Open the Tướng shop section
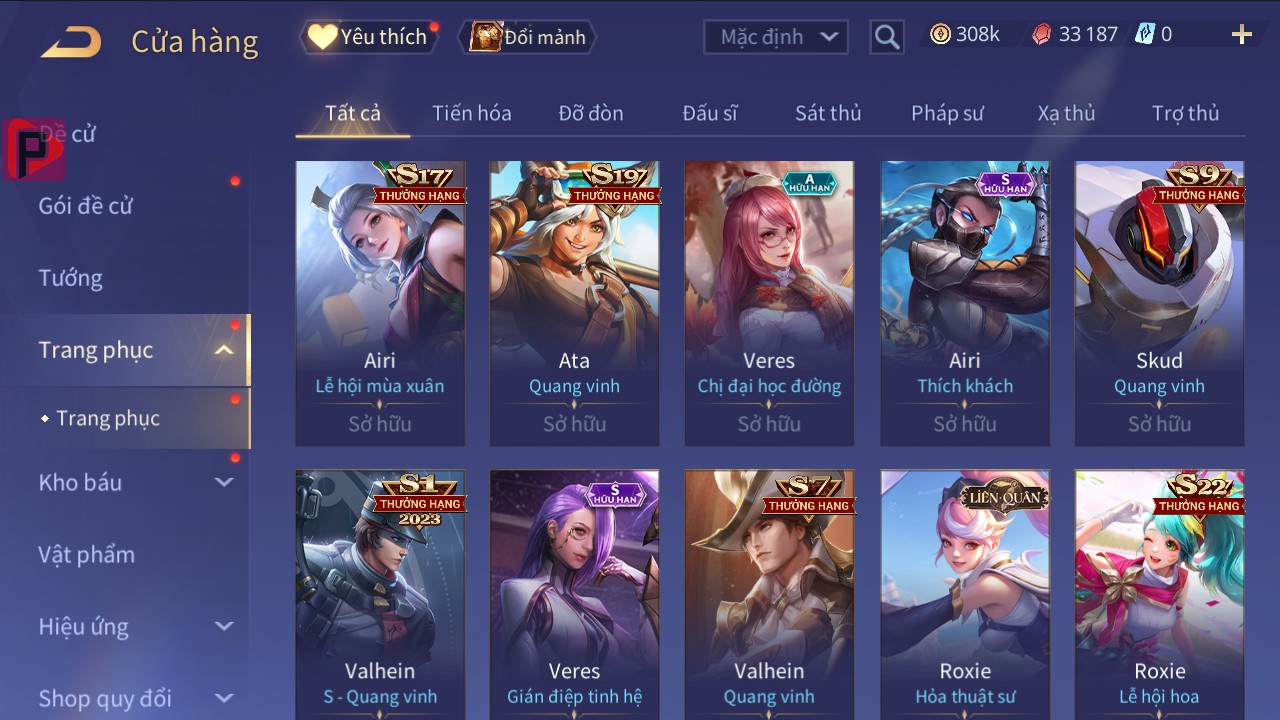 [x=71, y=278]
